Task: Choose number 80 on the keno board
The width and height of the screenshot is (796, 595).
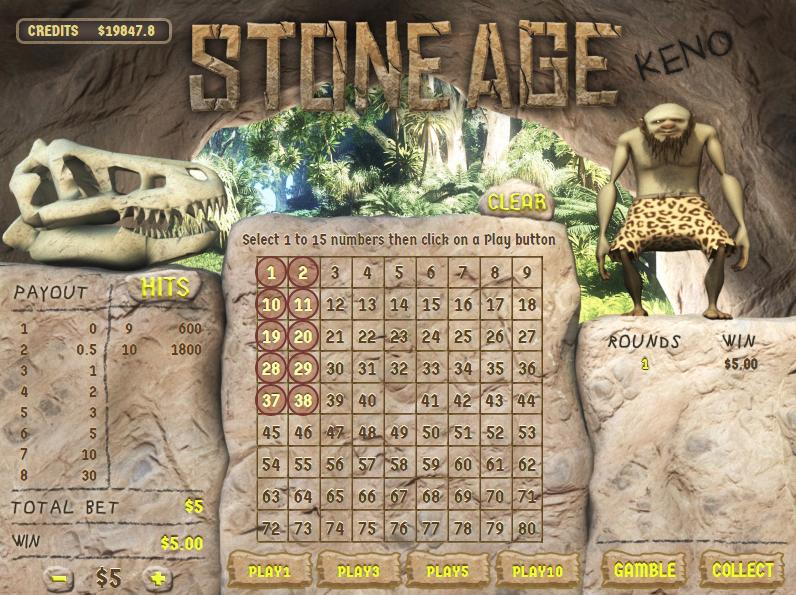Action: (x=527, y=528)
